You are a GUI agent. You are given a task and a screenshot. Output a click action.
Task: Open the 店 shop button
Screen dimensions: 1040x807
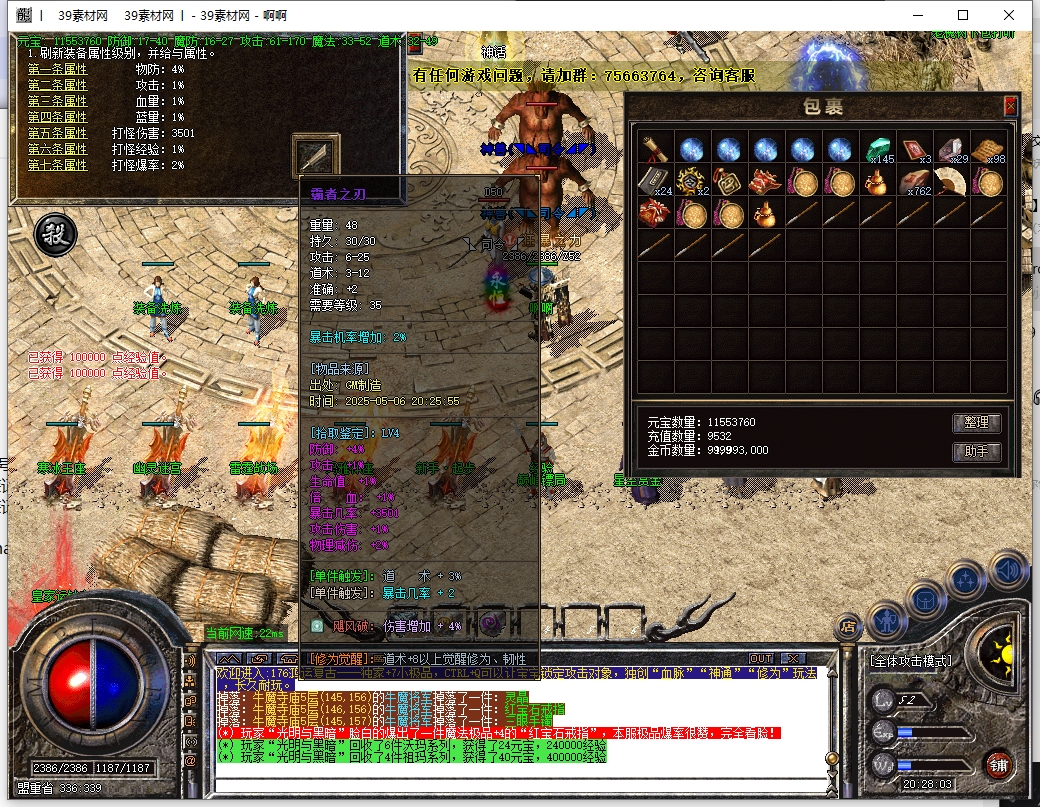tap(848, 627)
